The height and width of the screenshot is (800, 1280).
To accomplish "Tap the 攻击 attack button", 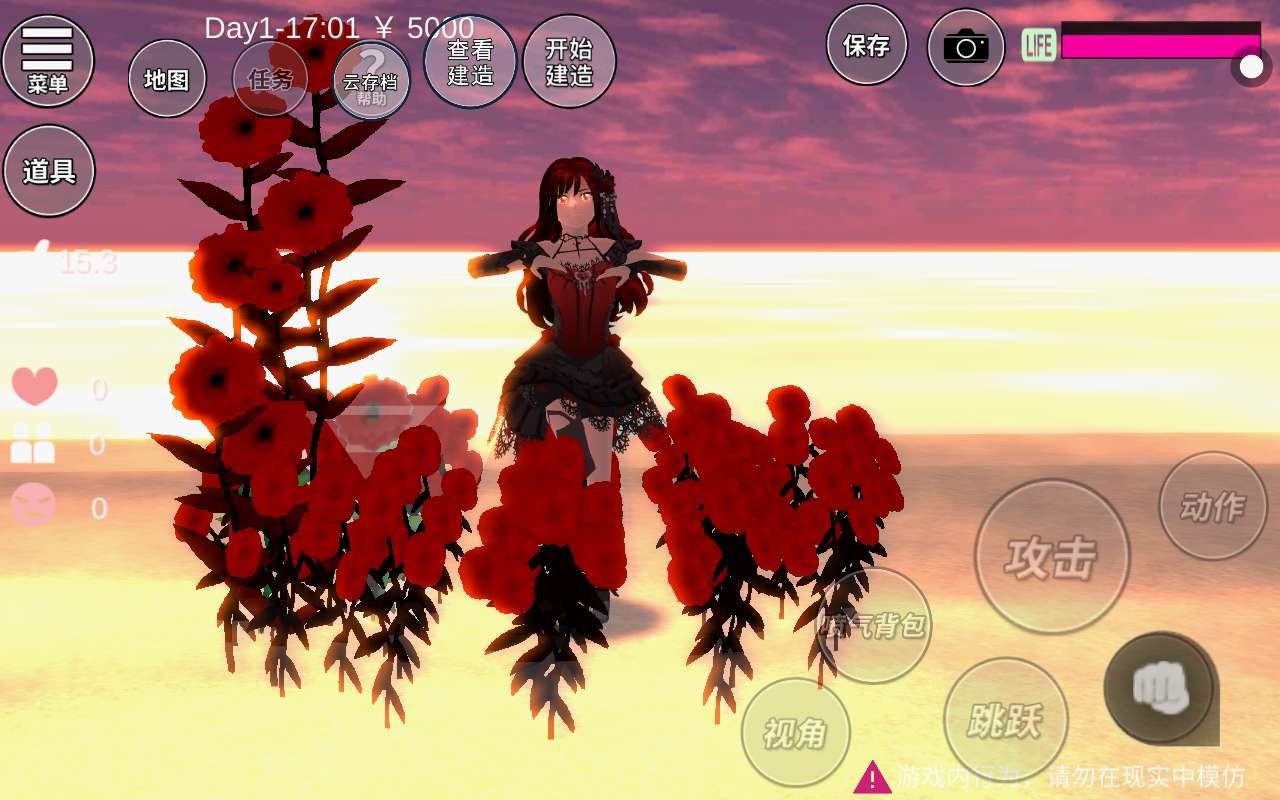I will pyautogui.click(x=1052, y=556).
